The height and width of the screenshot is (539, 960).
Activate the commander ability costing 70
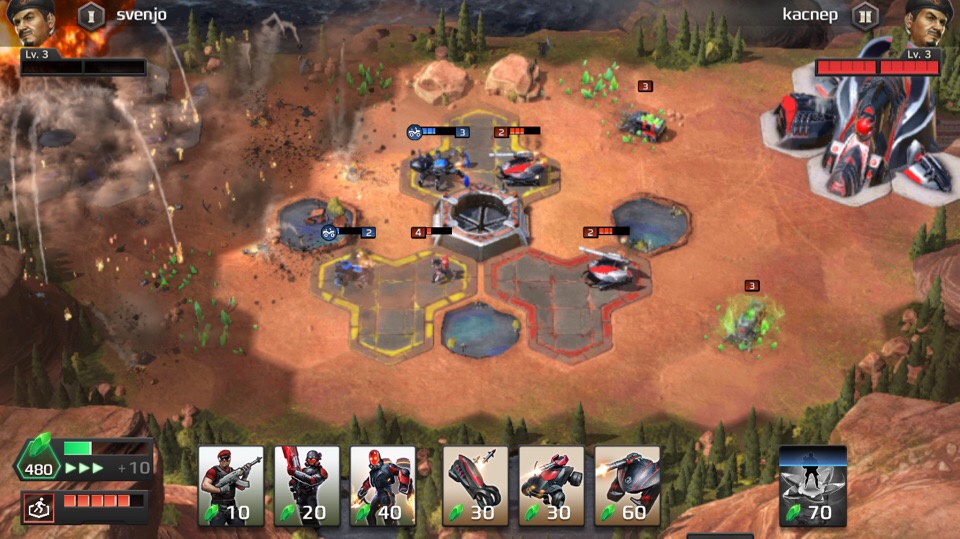coord(813,486)
